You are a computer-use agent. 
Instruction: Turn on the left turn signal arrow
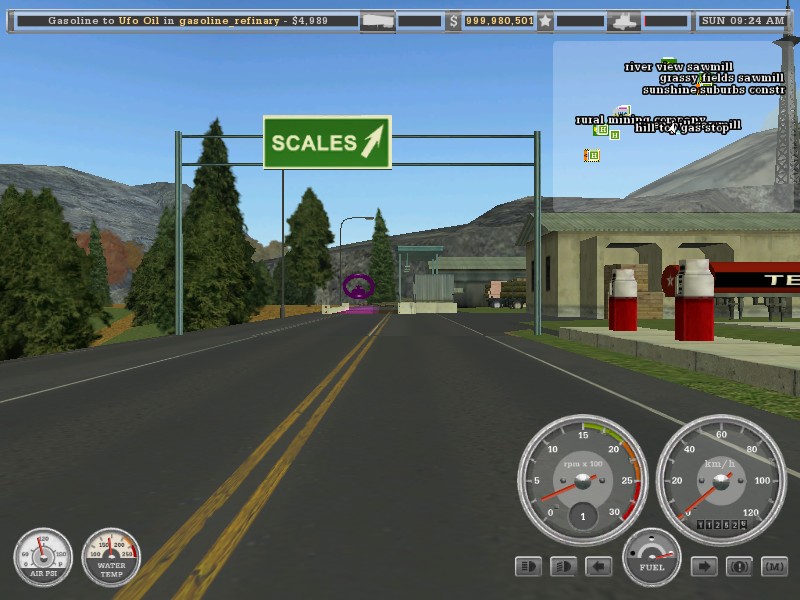pyautogui.click(x=598, y=567)
